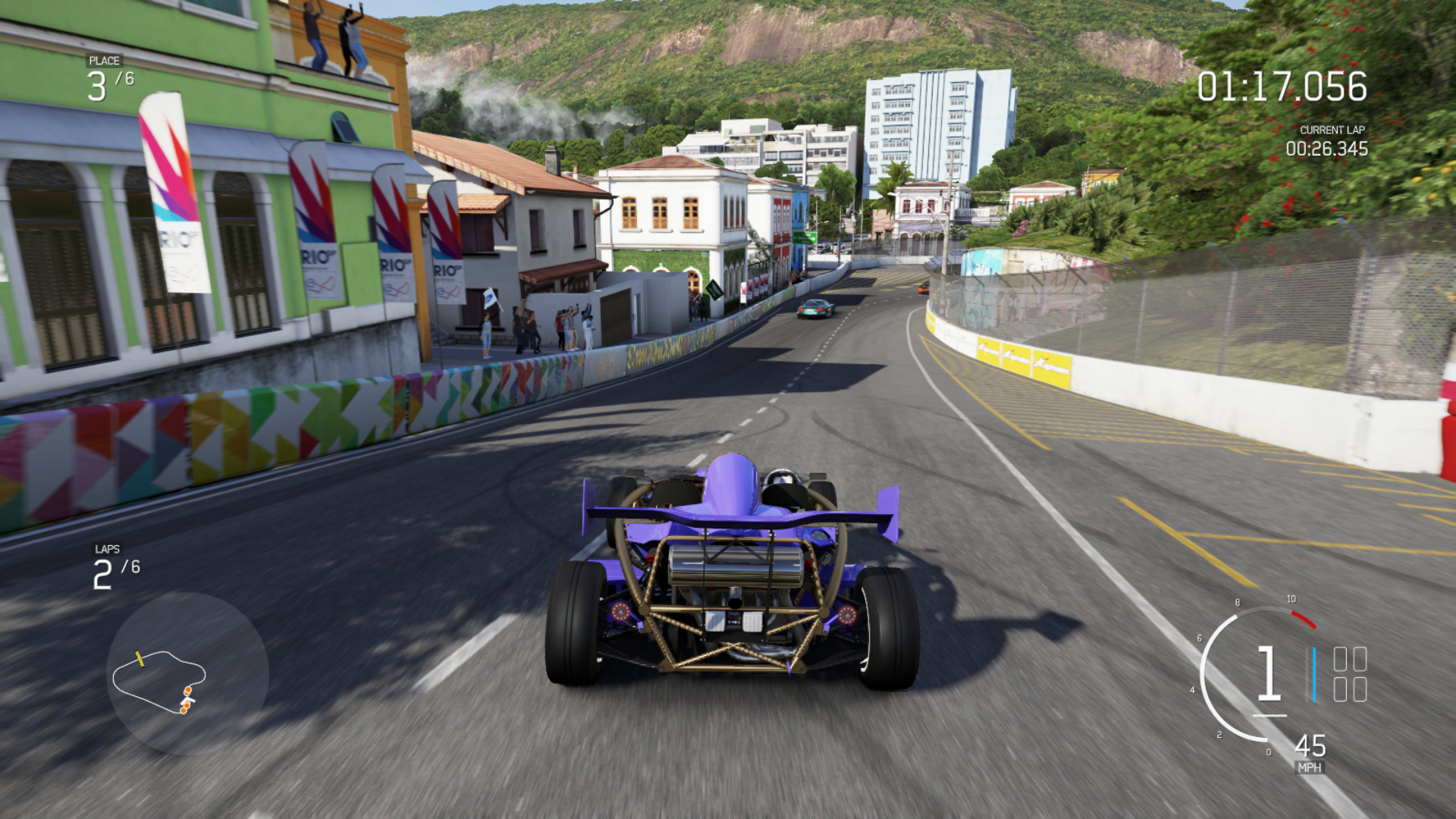Click the circular track minimap
This screenshot has height=819, width=1456.
pyautogui.click(x=187, y=674)
